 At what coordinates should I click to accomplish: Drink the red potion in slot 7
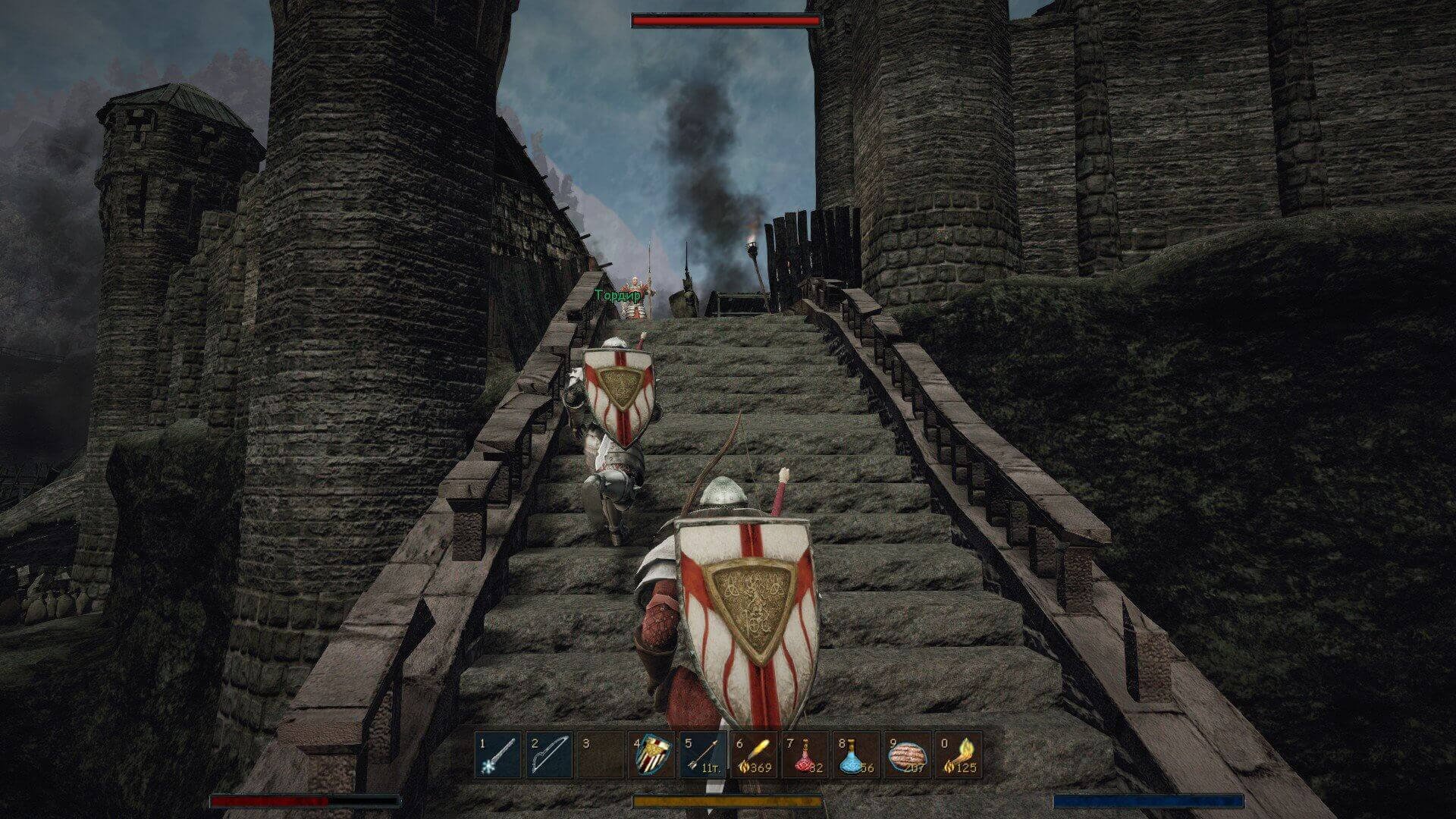click(806, 755)
